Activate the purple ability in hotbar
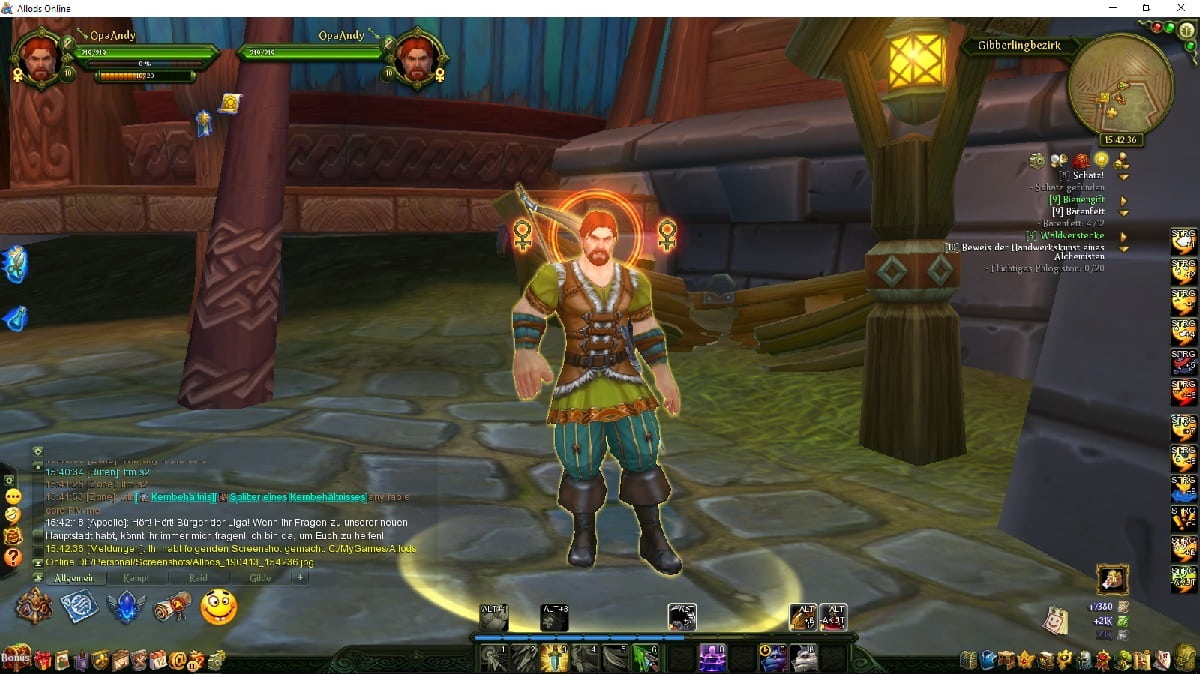The image size is (1202, 674). point(713,657)
